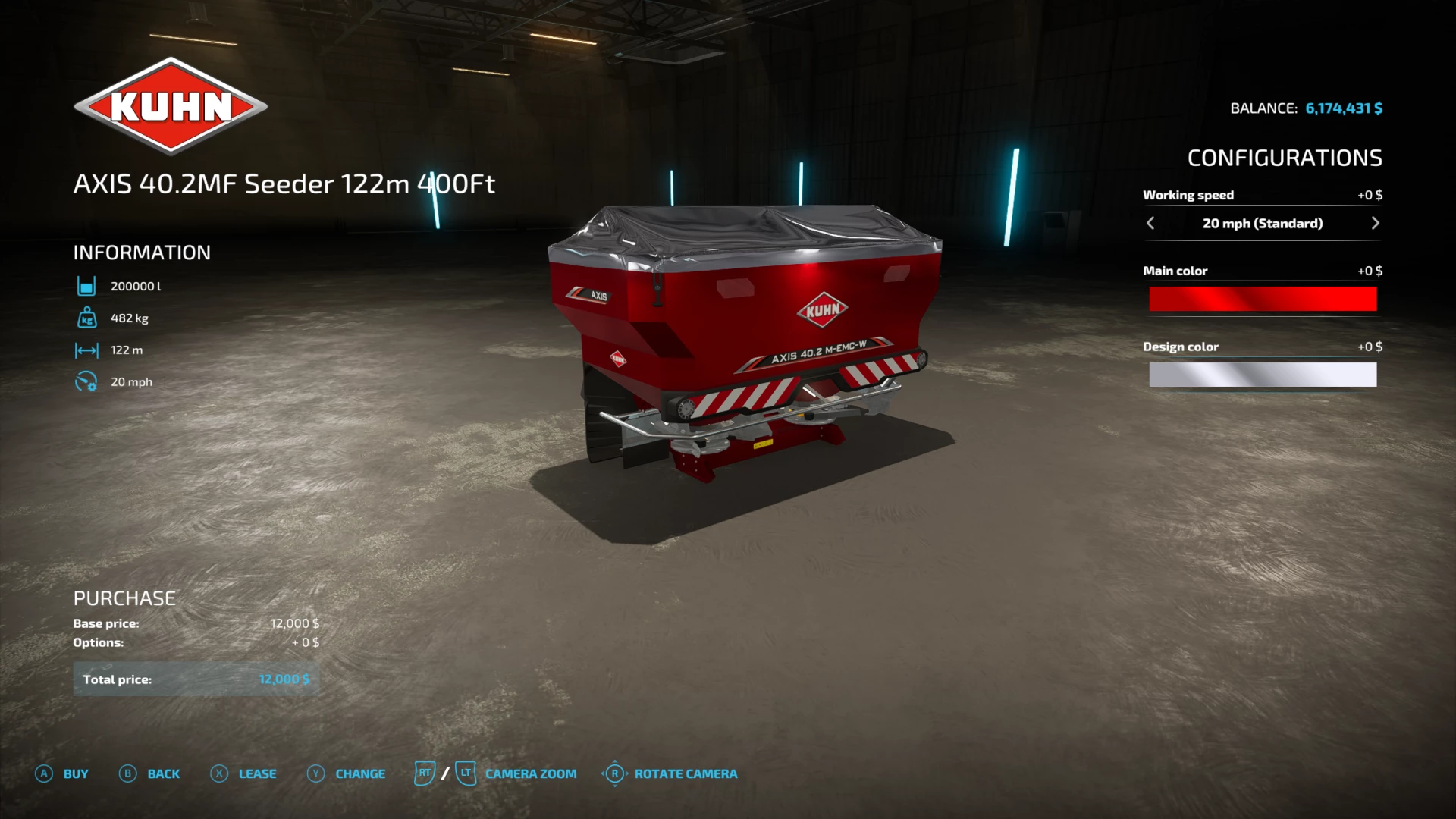Open the red Main color swatch
1456x819 pixels.
pyautogui.click(x=1262, y=299)
